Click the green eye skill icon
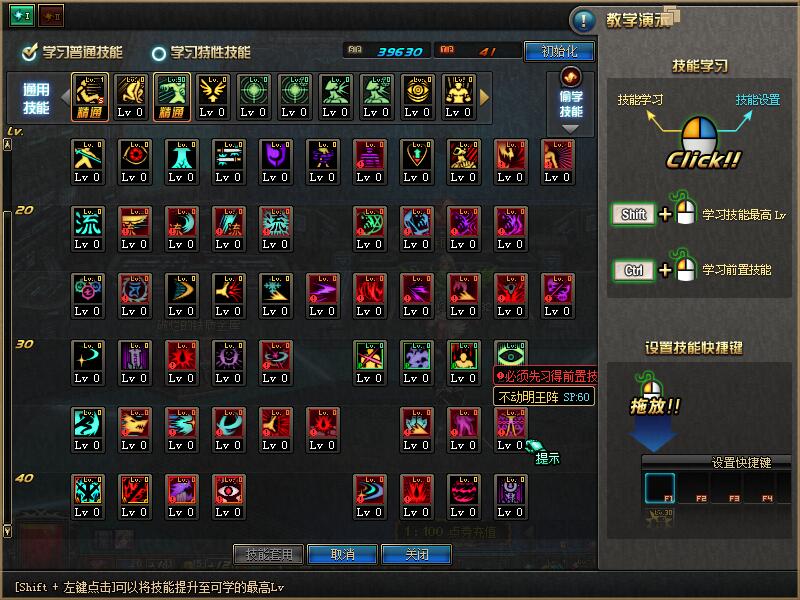800x600 pixels. click(510, 356)
